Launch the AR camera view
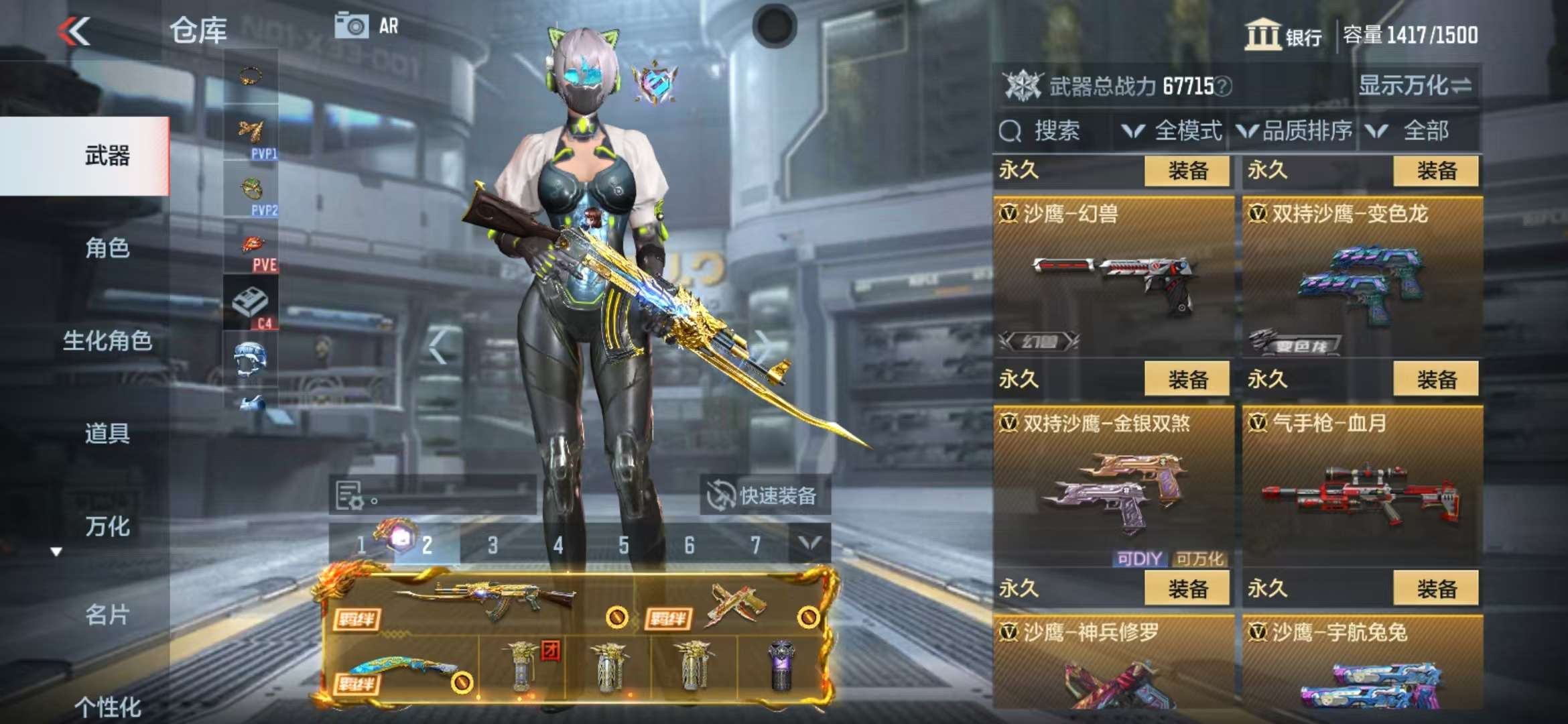This screenshot has height=724, width=1568. tap(367, 27)
